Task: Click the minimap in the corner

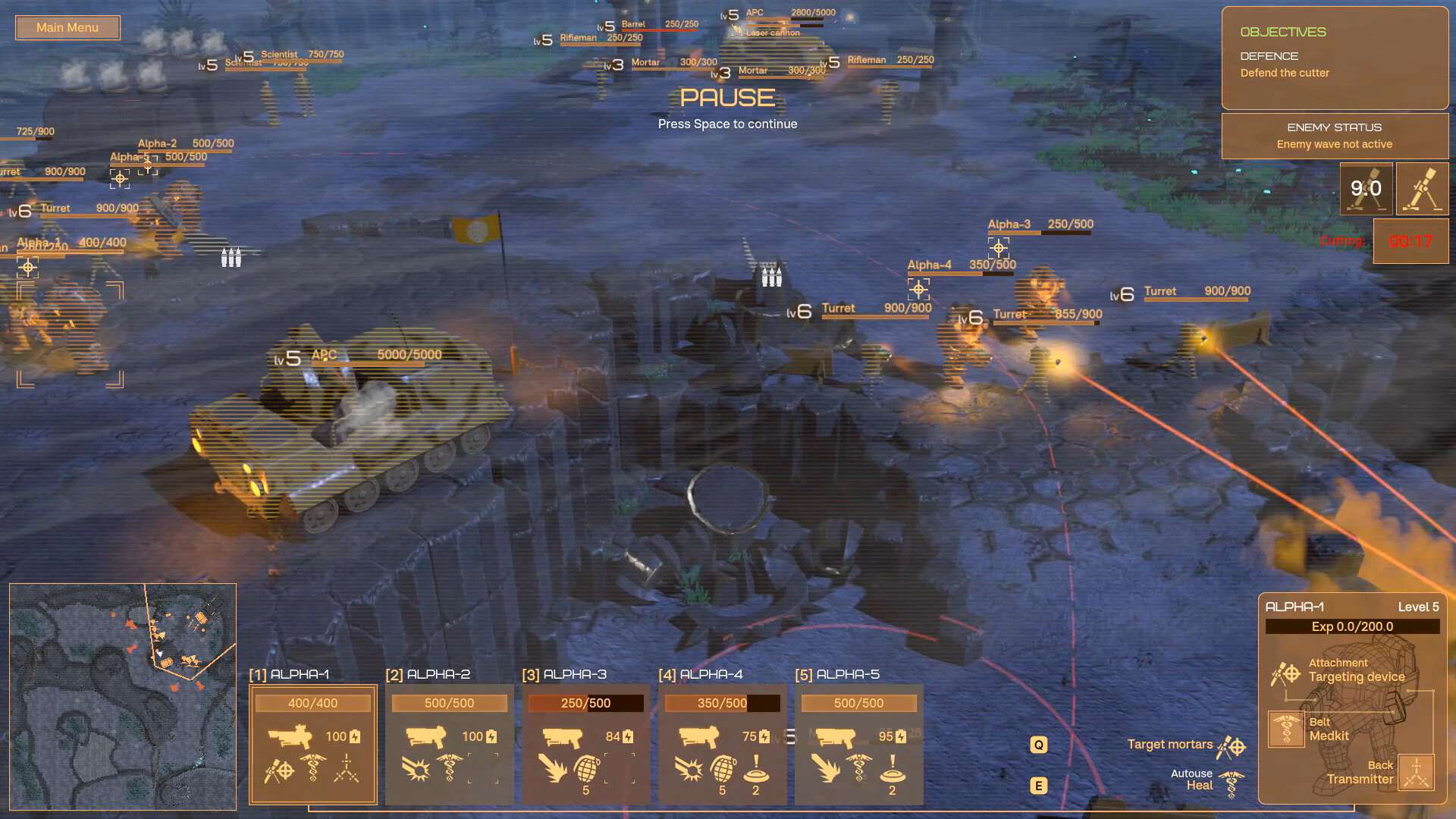Action: pyautogui.click(x=123, y=696)
